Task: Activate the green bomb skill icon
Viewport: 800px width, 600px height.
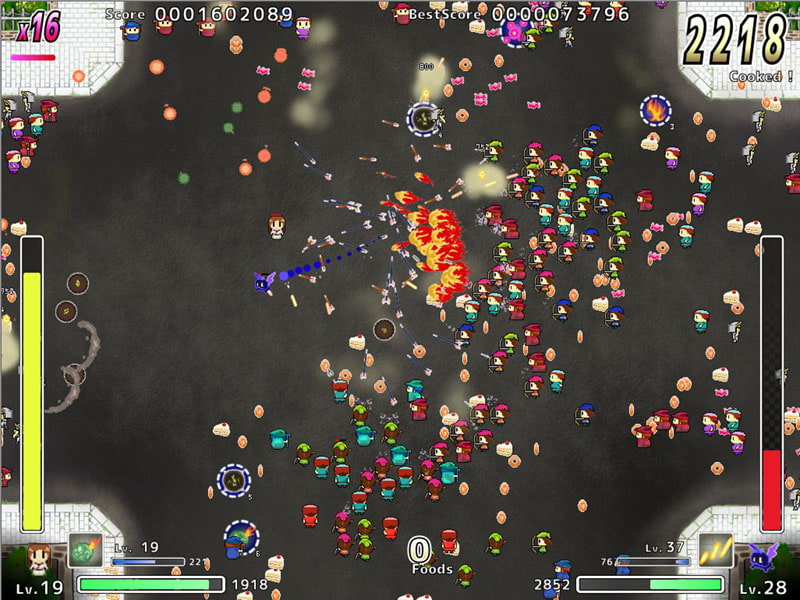Action: coord(85,551)
